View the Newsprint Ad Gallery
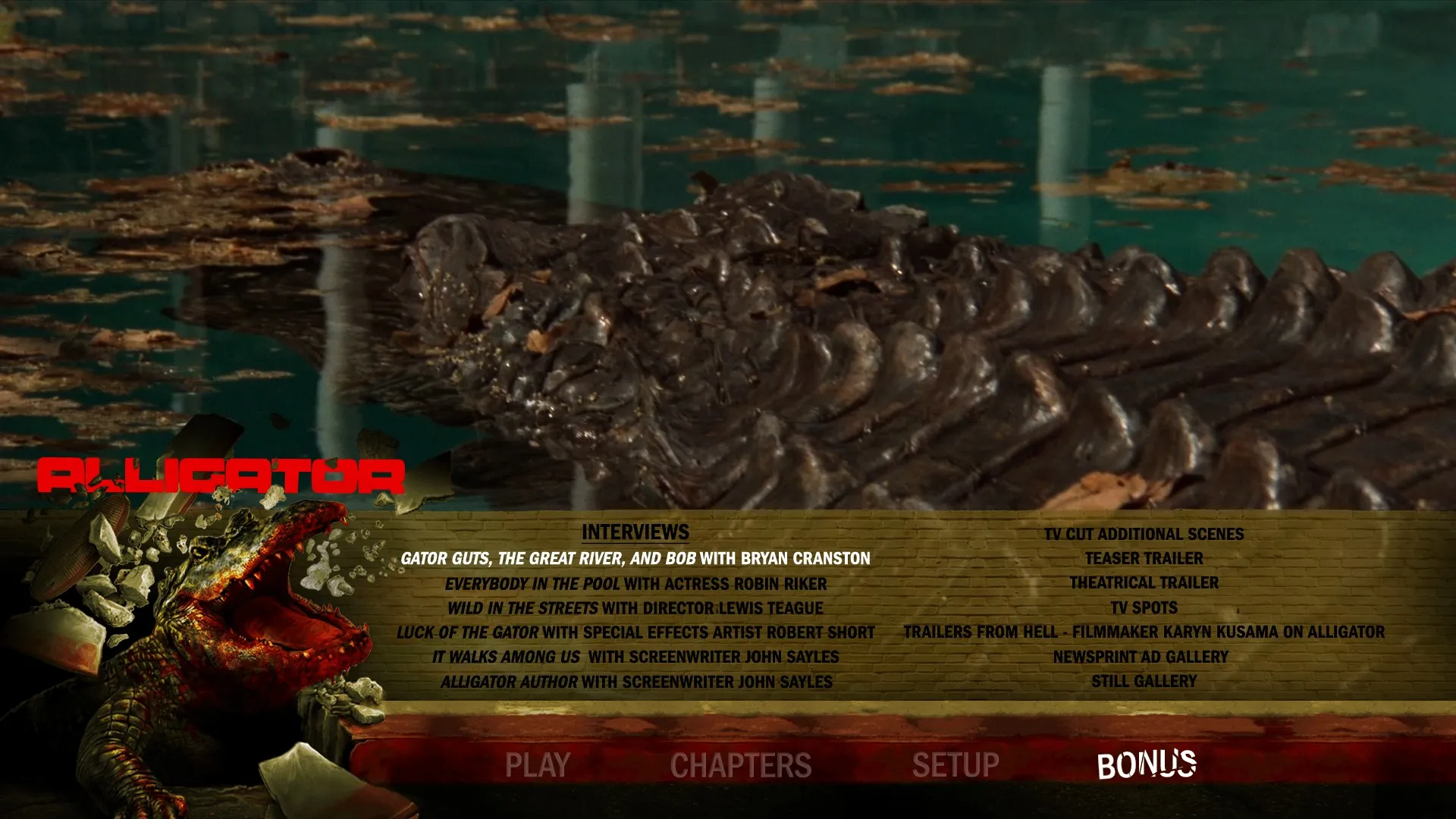Image resolution: width=1456 pixels, height=819 pixels. point(1140,657)
